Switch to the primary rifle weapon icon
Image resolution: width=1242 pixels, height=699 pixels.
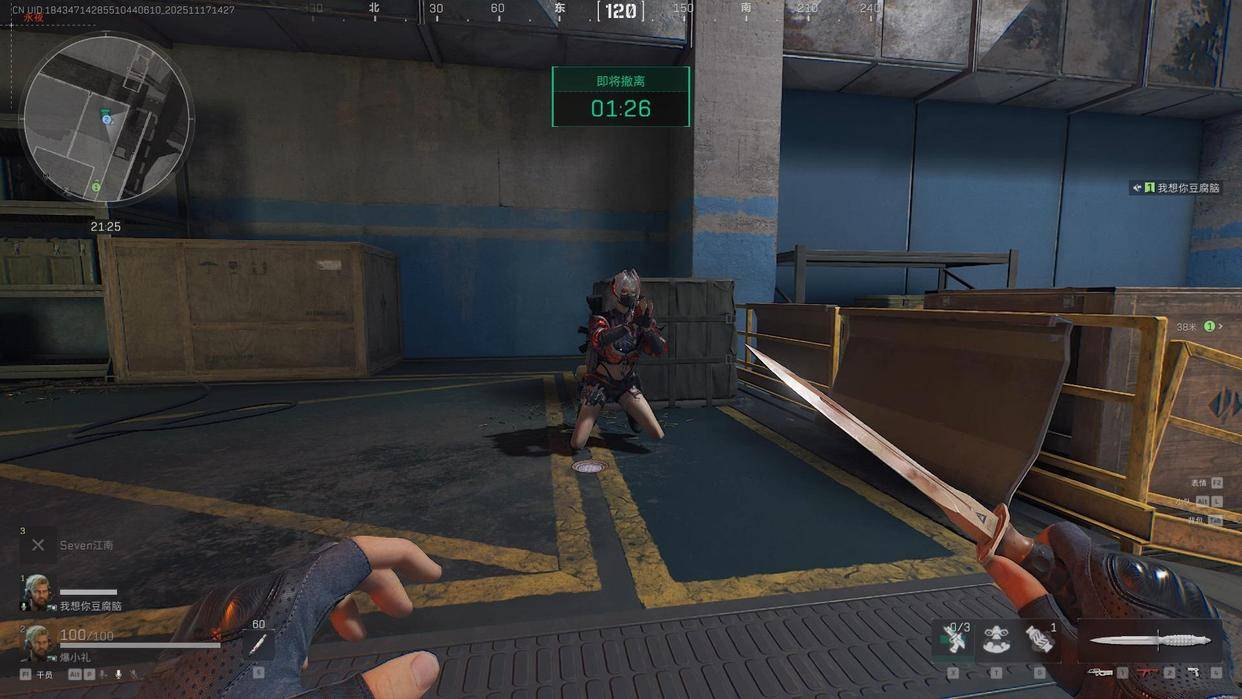[1101, 672]
